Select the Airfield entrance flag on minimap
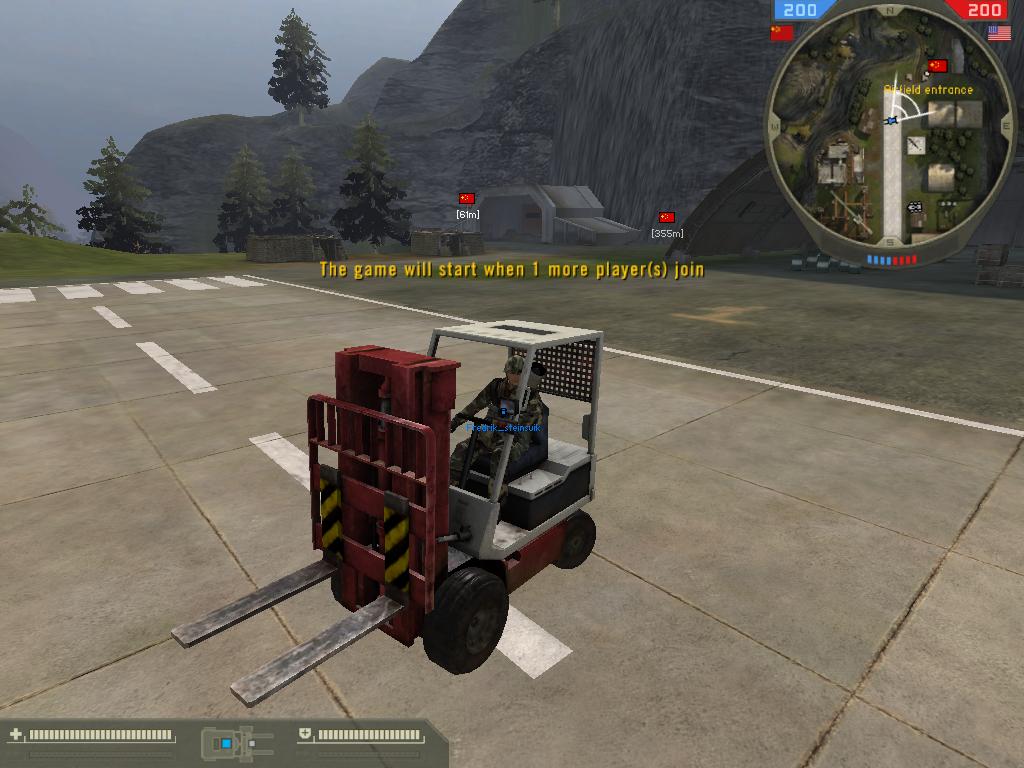Viewport: 1024px width, 768px height. click(x=937, y=66)
